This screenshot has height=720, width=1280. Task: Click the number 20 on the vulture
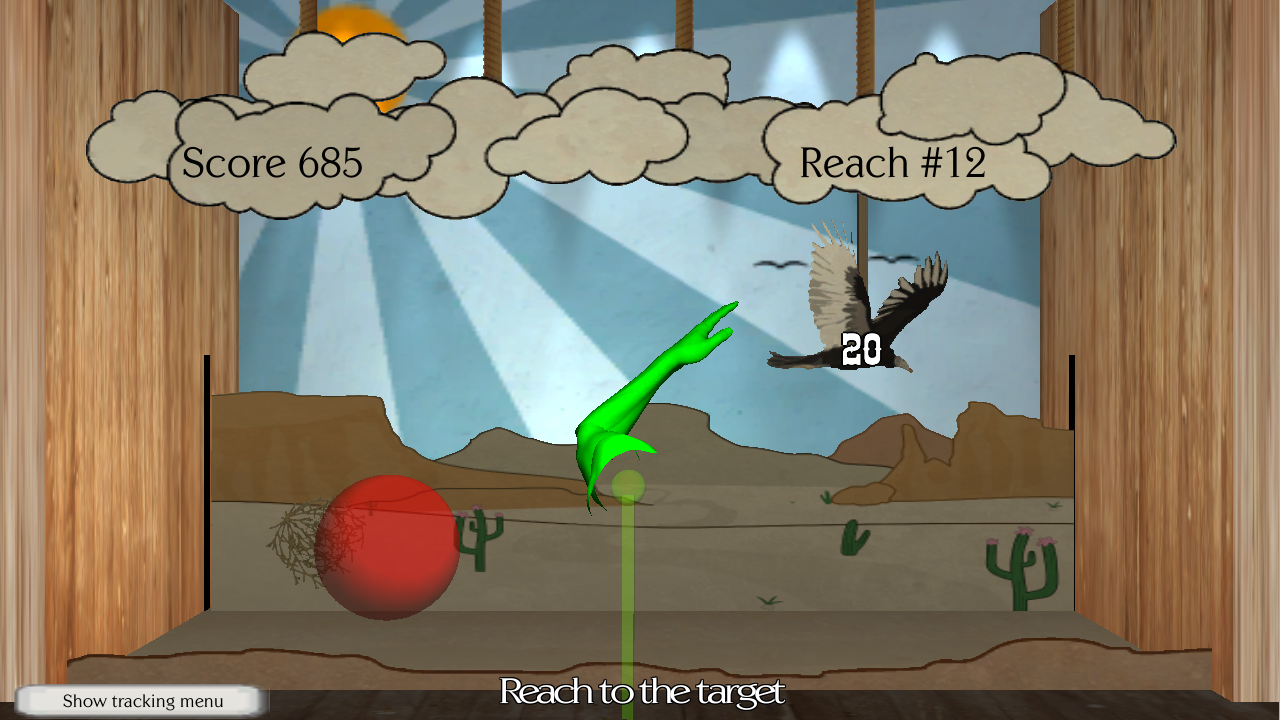coord(862,347)
